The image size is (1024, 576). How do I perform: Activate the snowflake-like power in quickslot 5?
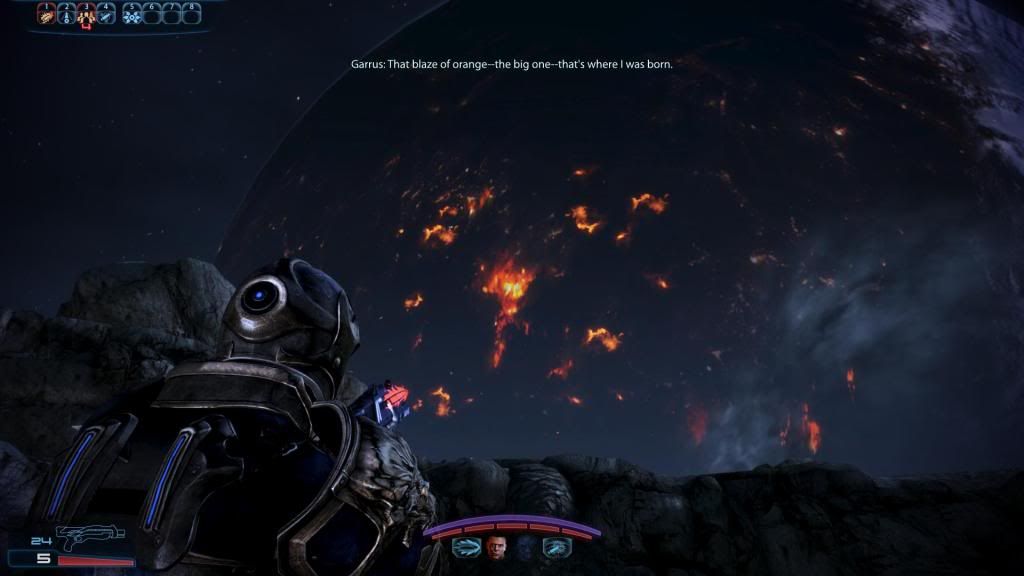[x=131, y=14]
